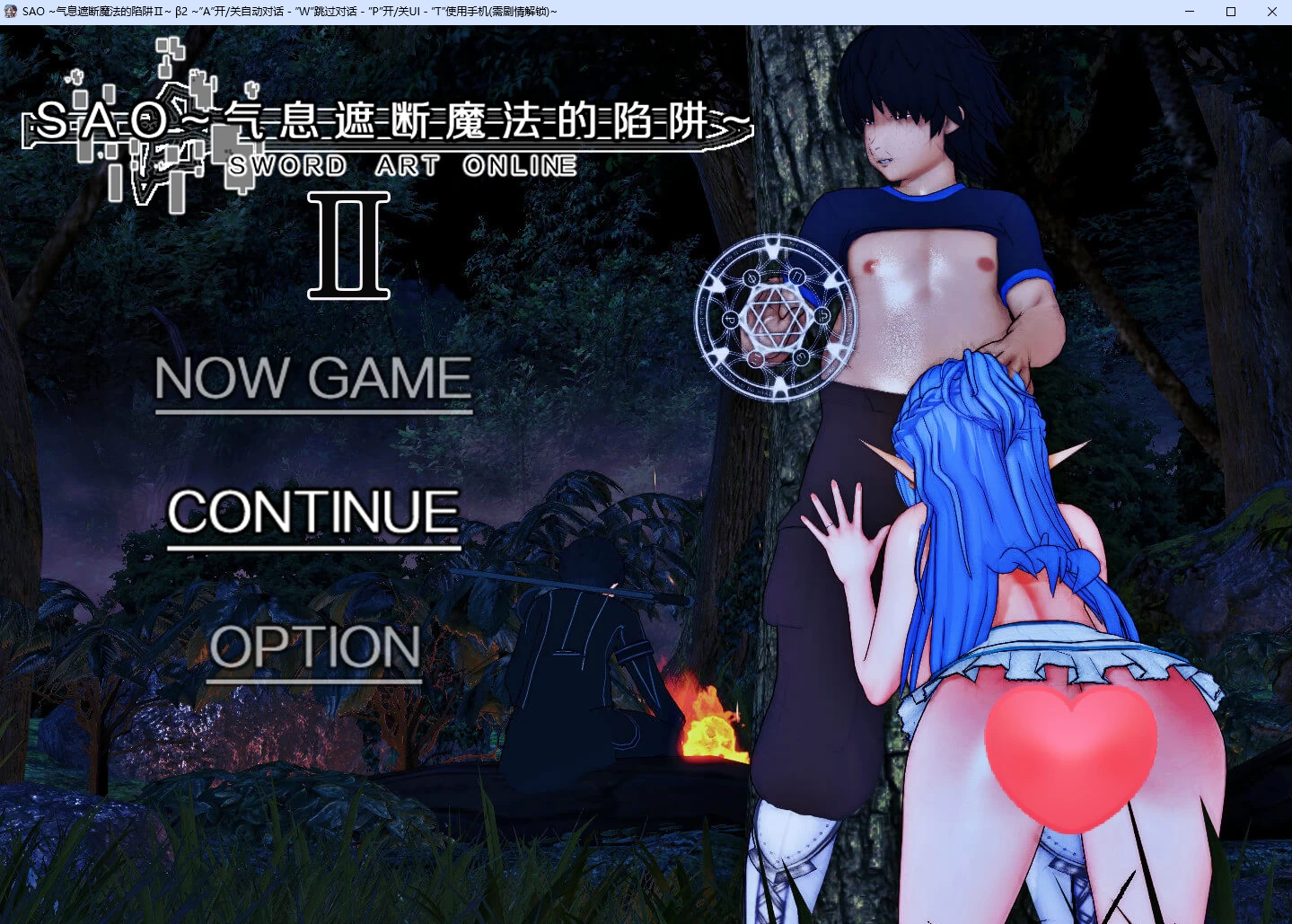
Task: Click the SAO game icon in the title bar
Action: (x=9, y=11)
